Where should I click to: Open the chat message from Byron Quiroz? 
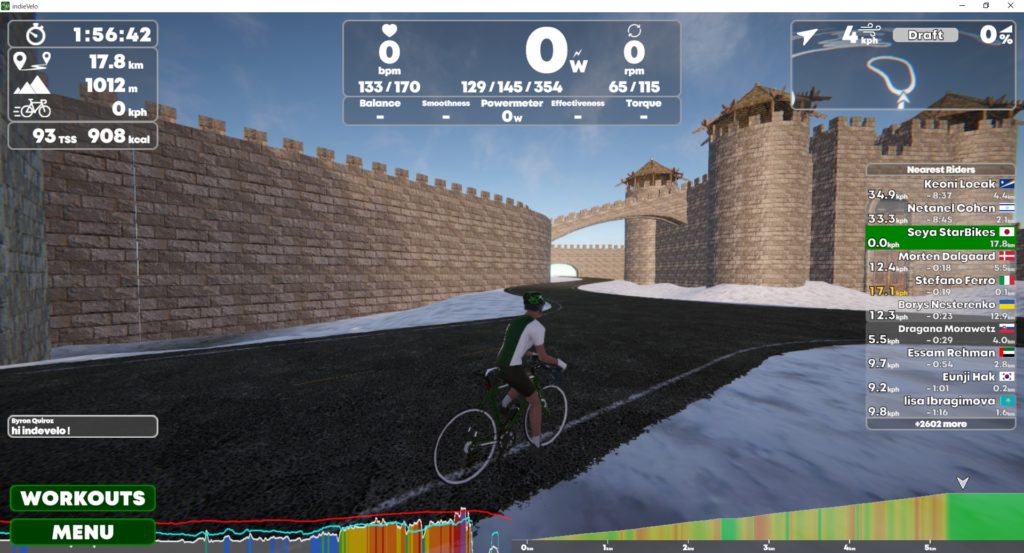coord(83,427)
